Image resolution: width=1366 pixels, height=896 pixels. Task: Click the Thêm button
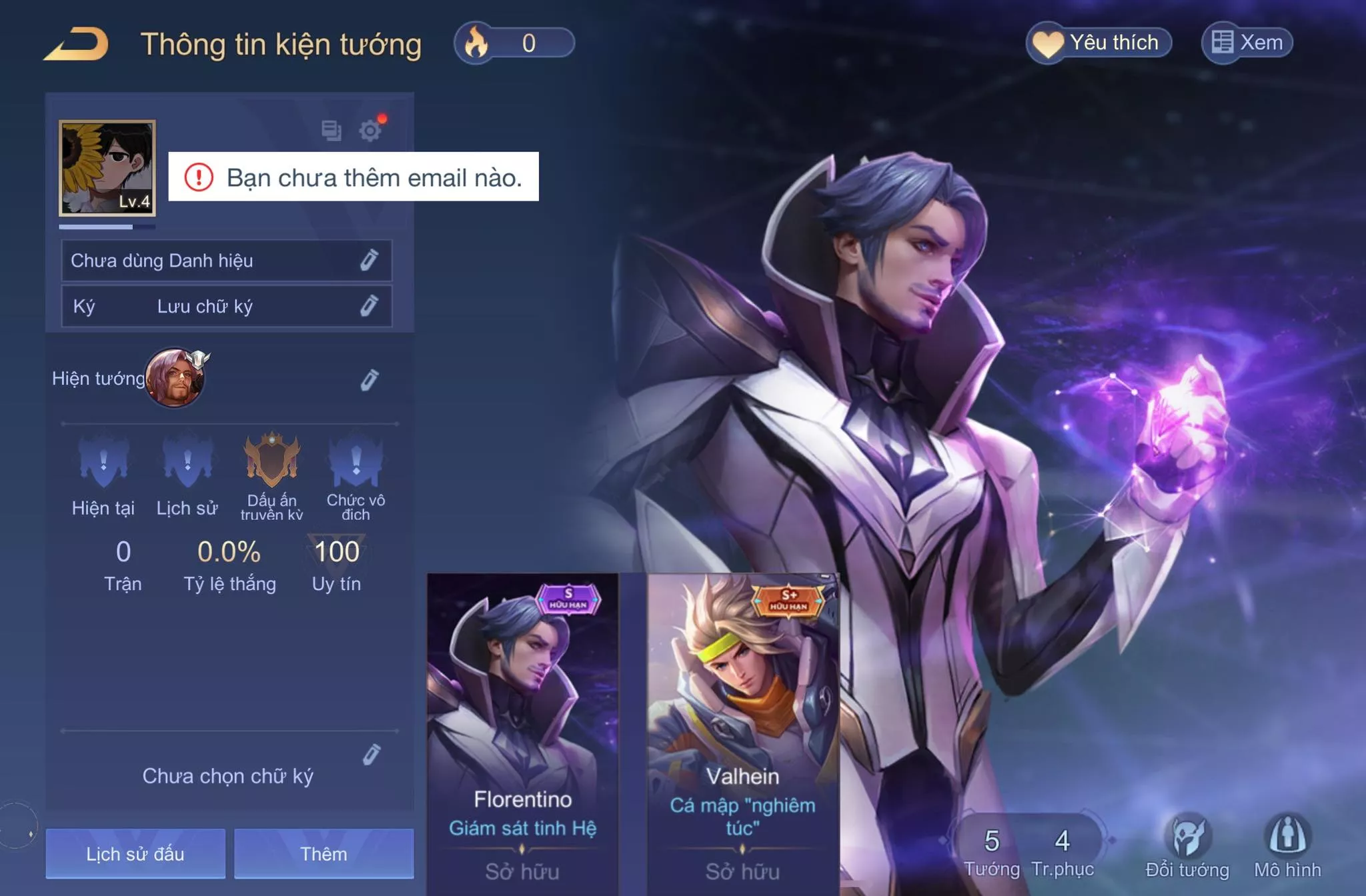323,854
